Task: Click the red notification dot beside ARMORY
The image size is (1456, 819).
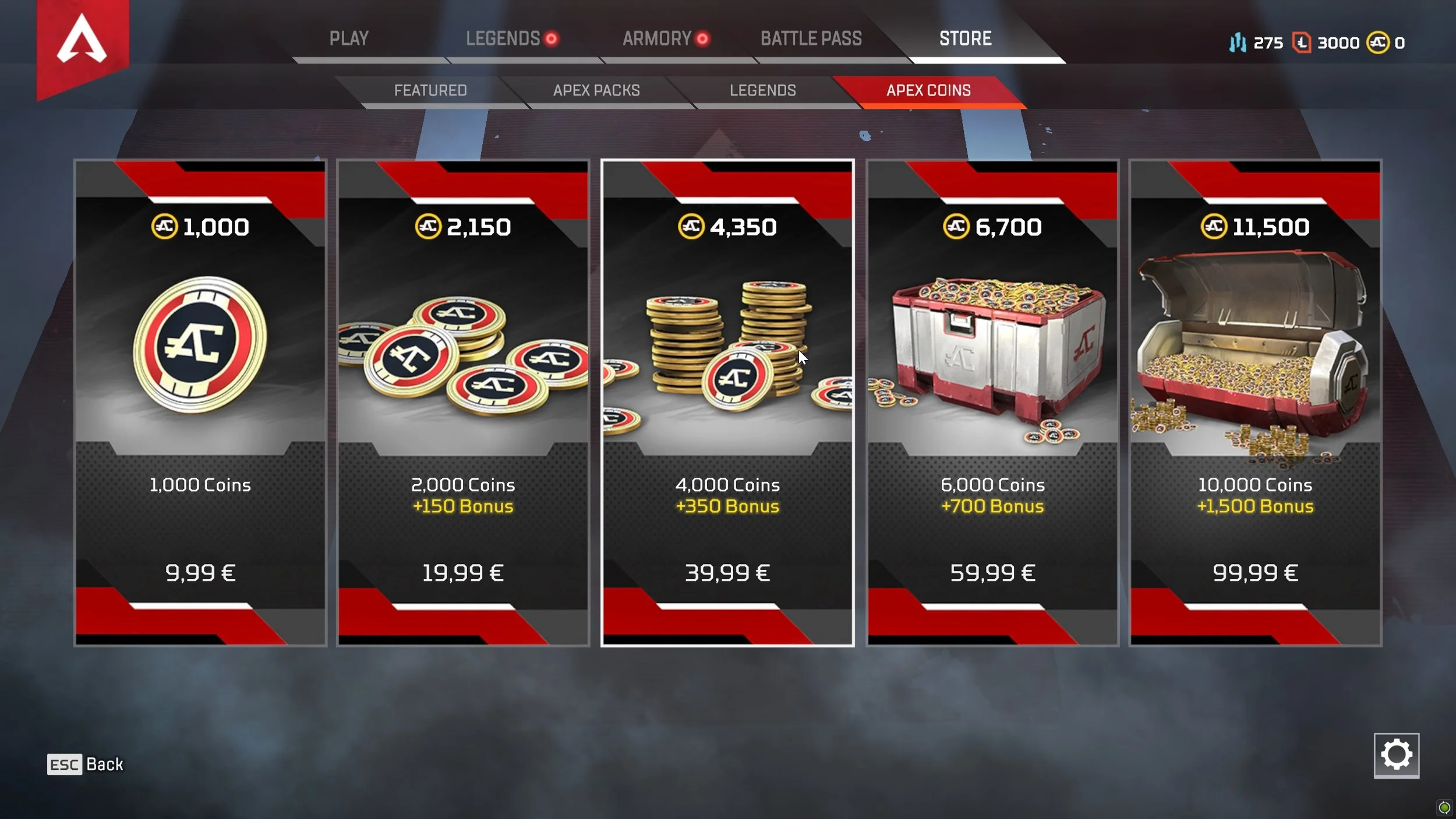Action: [x=702, y=39]
